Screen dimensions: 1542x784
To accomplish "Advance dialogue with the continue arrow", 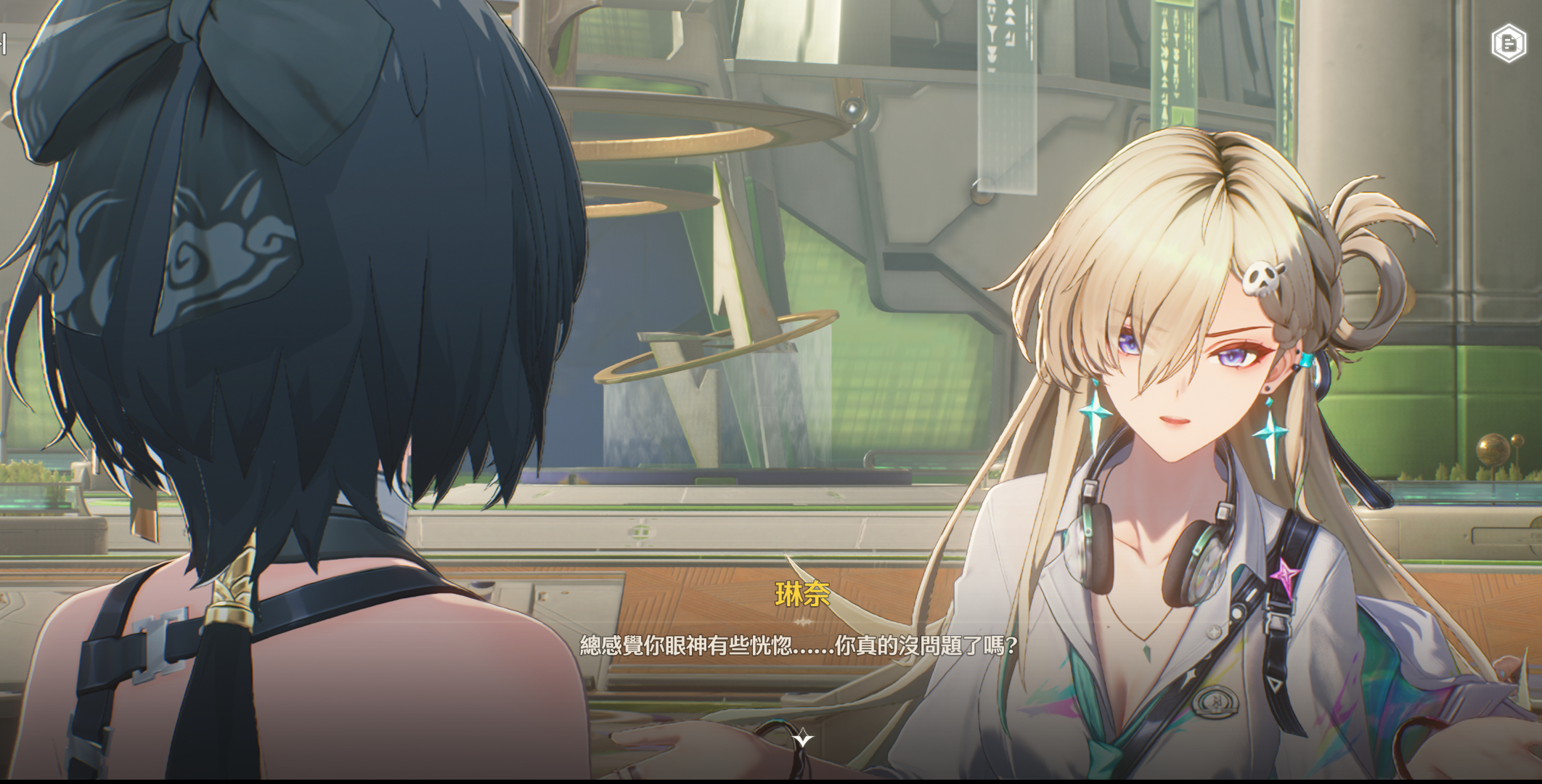I will (x=802, y=739).
